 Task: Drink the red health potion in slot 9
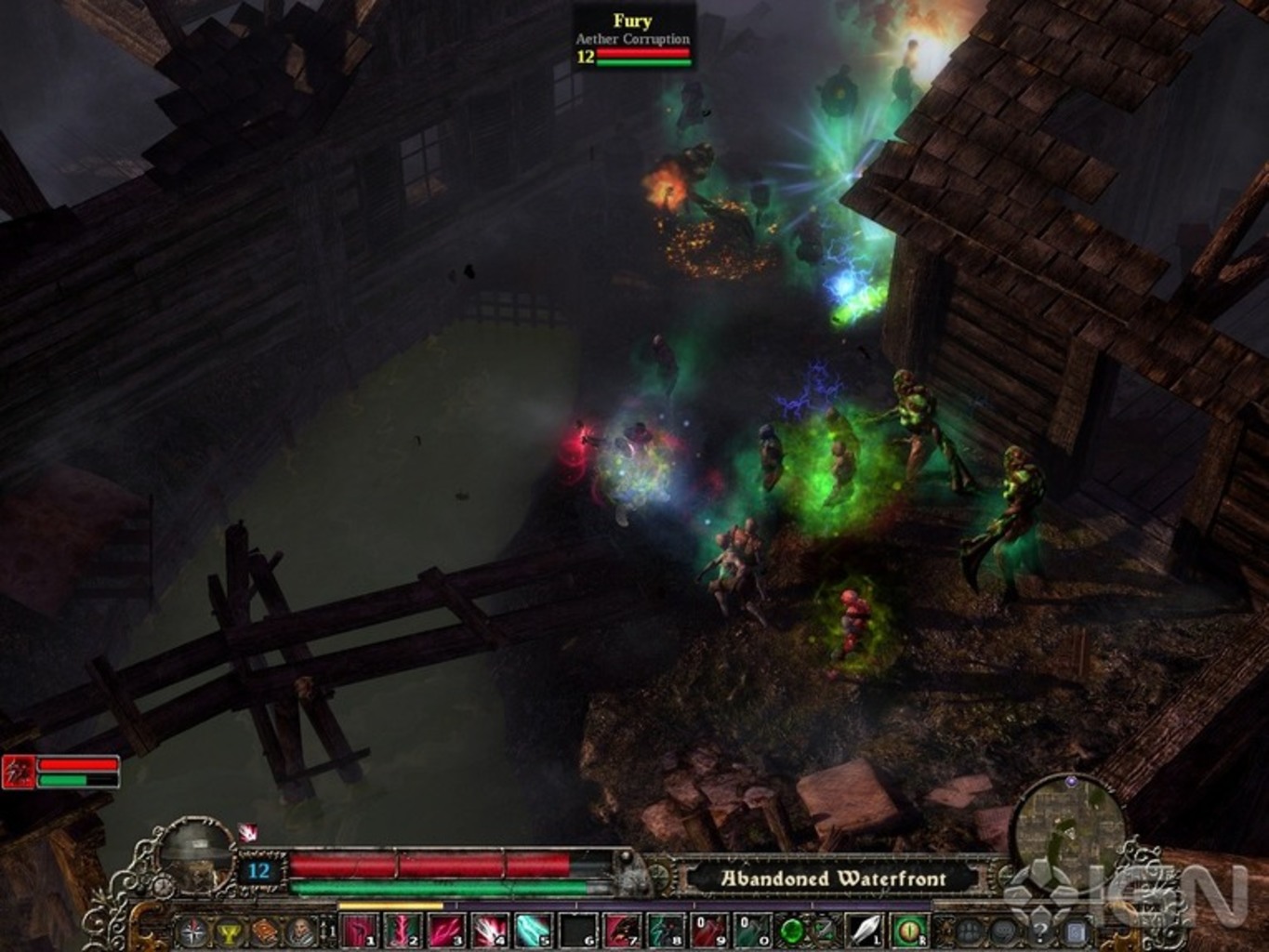(x=708, y=931)
